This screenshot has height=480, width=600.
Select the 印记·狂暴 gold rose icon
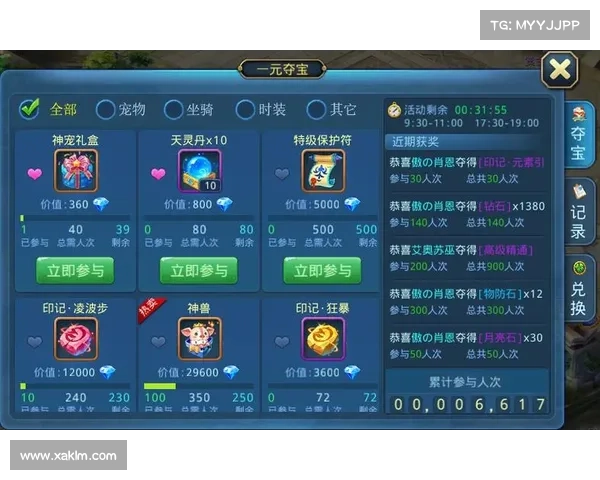pyautogui.click(x=322, y=339)
